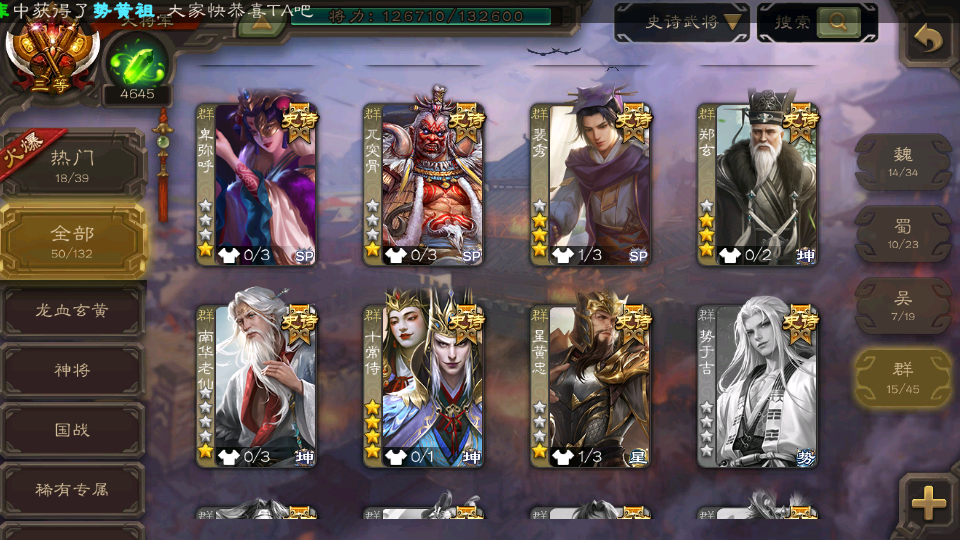Click the 搜索 search button
960x540 pixels.
(817, 22)
